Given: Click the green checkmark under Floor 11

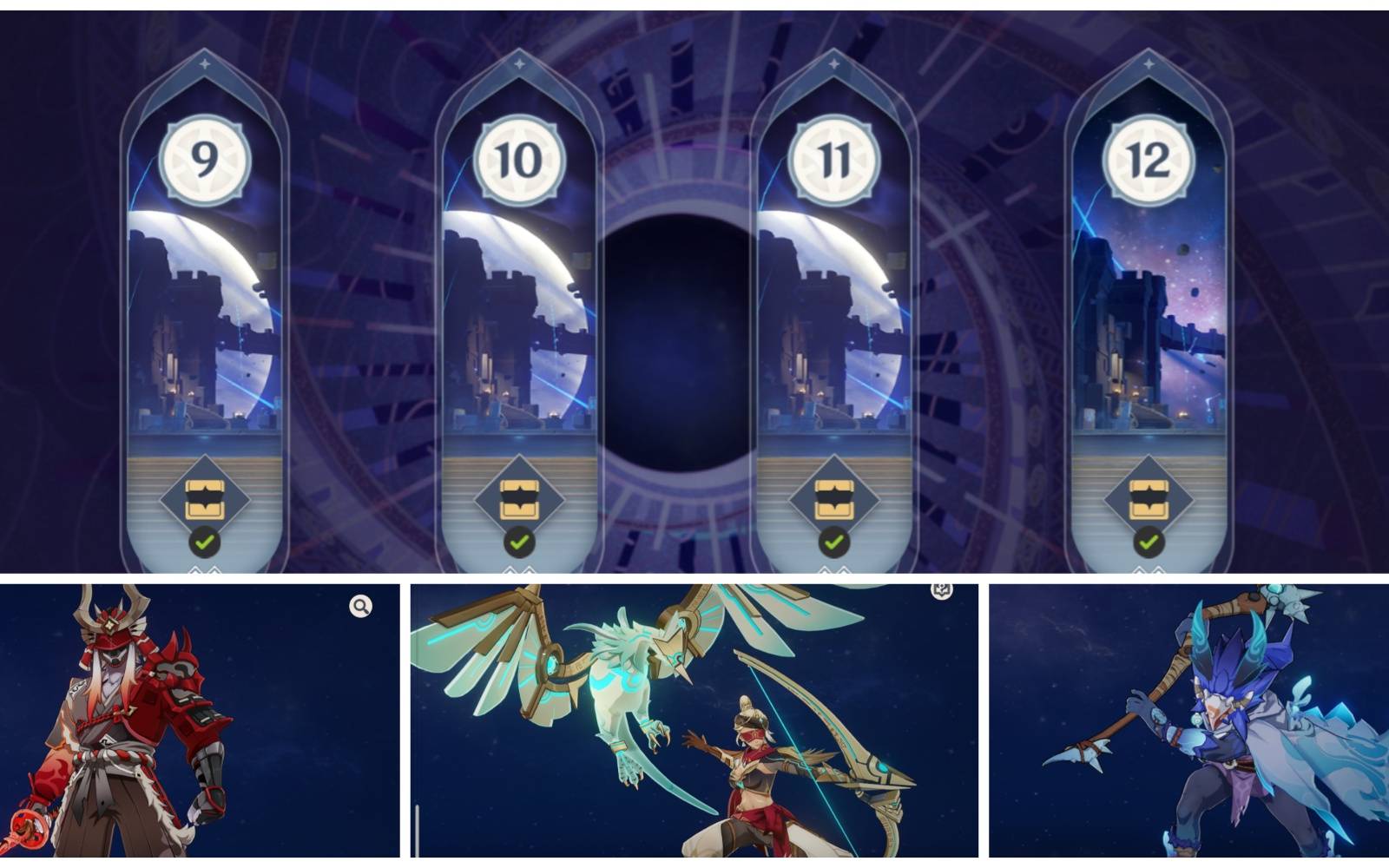Looking at the screenshot, I should coord(834,541).
